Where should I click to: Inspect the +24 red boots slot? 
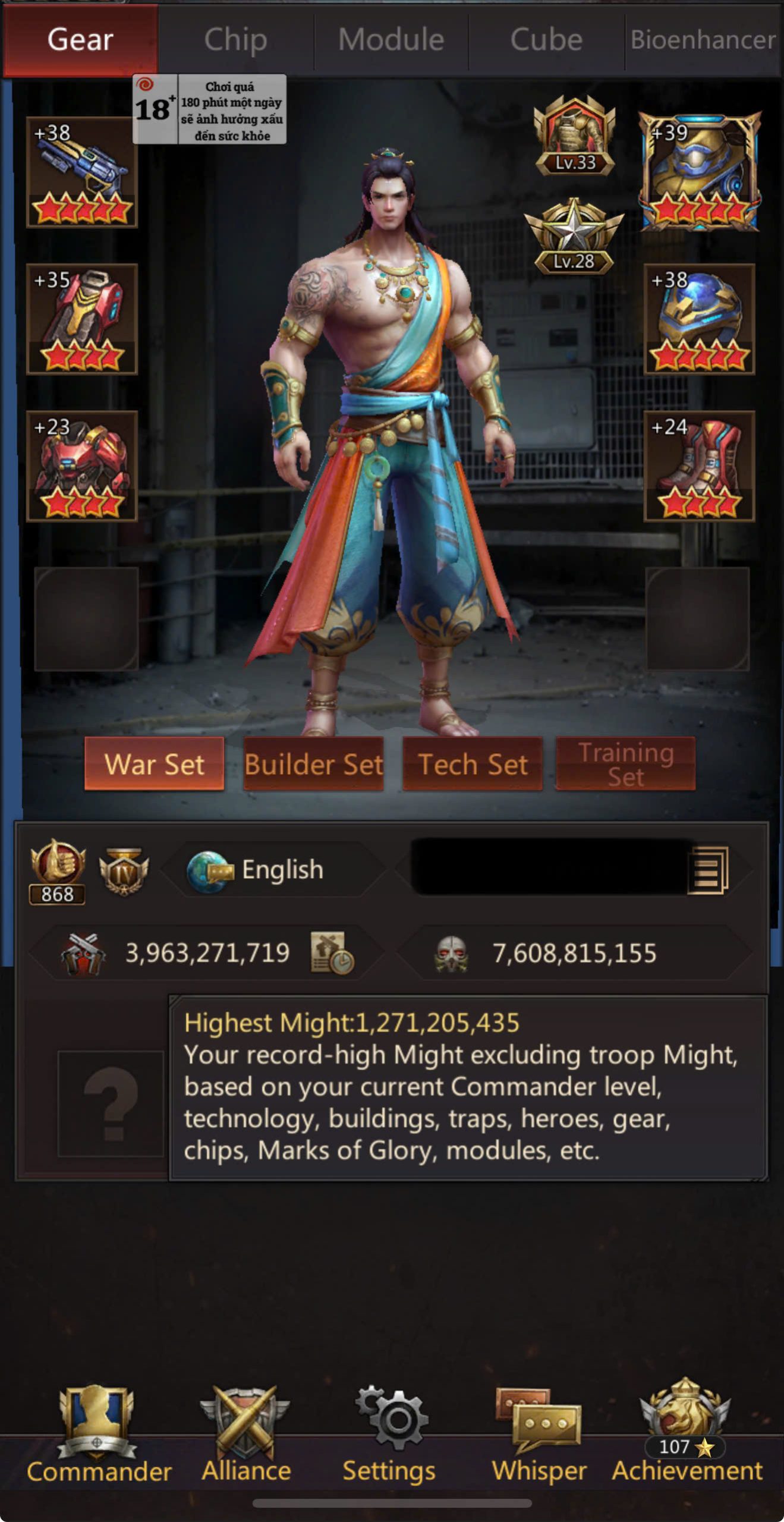(x=700, y=466)
